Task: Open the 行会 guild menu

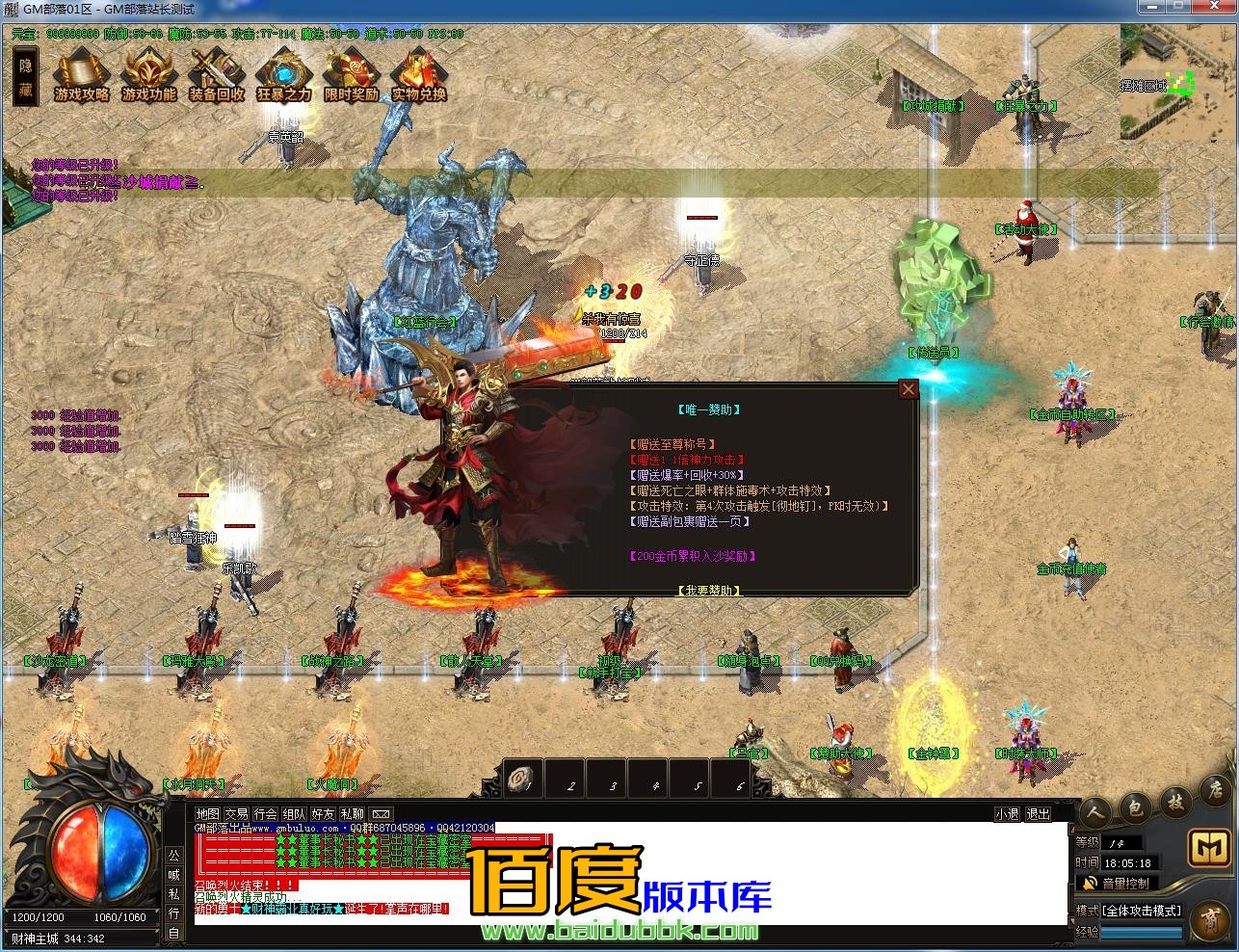Action: (x=266, y=814)
